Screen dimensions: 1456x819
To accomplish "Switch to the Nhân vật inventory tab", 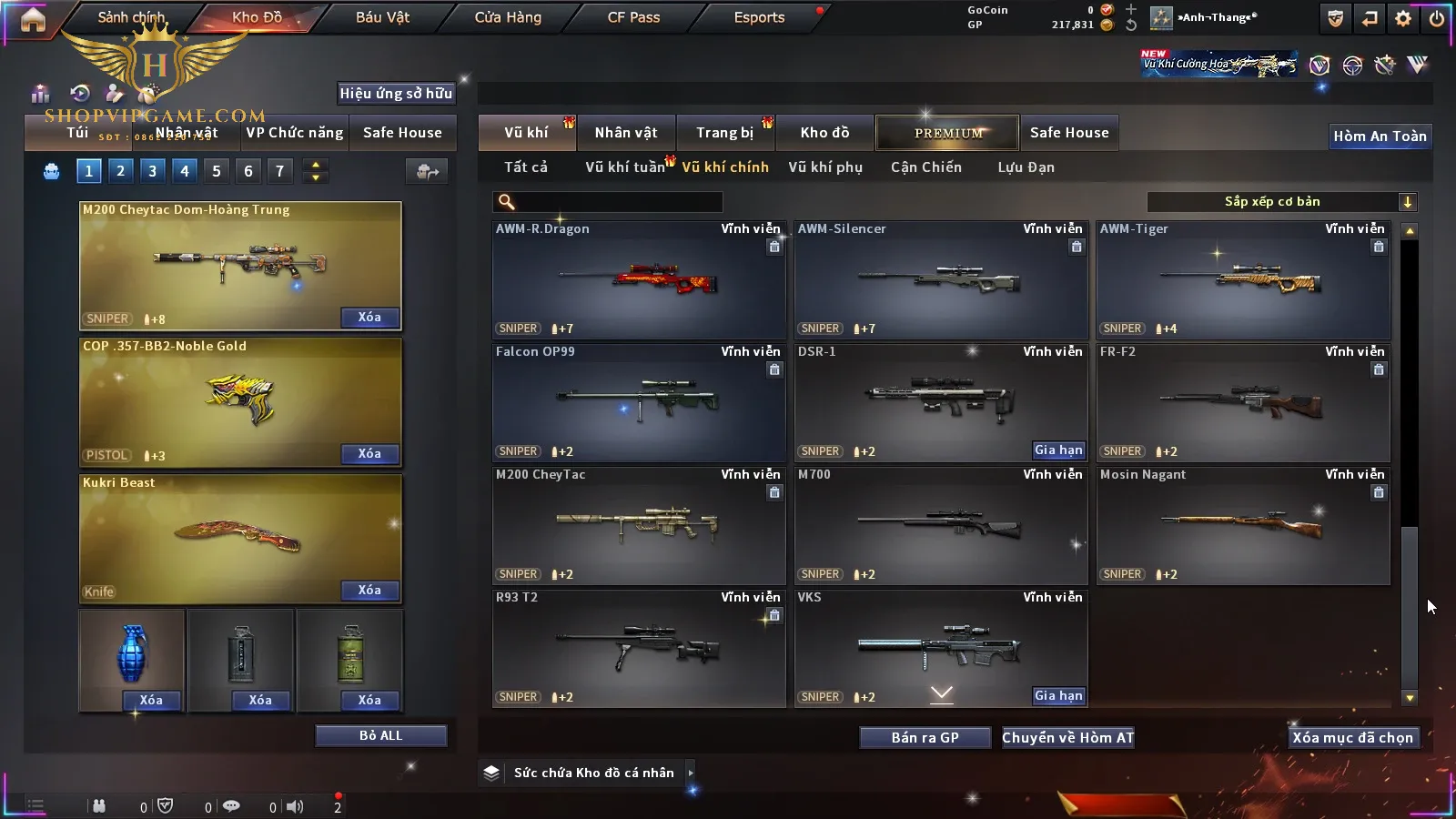I will [625, 133].
